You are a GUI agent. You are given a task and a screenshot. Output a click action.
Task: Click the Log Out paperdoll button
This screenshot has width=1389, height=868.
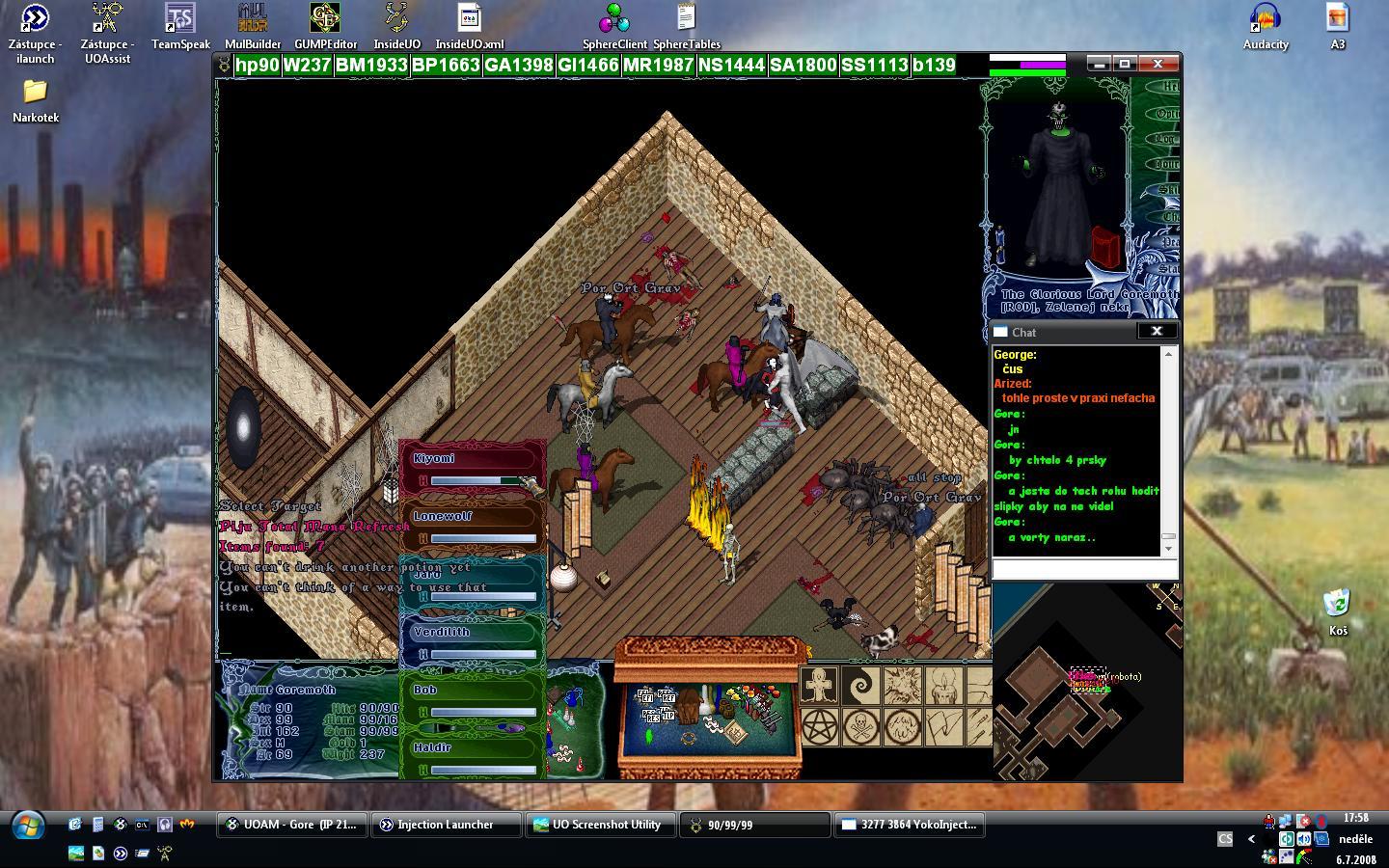pyautogui.click(x=1169, y=139)
